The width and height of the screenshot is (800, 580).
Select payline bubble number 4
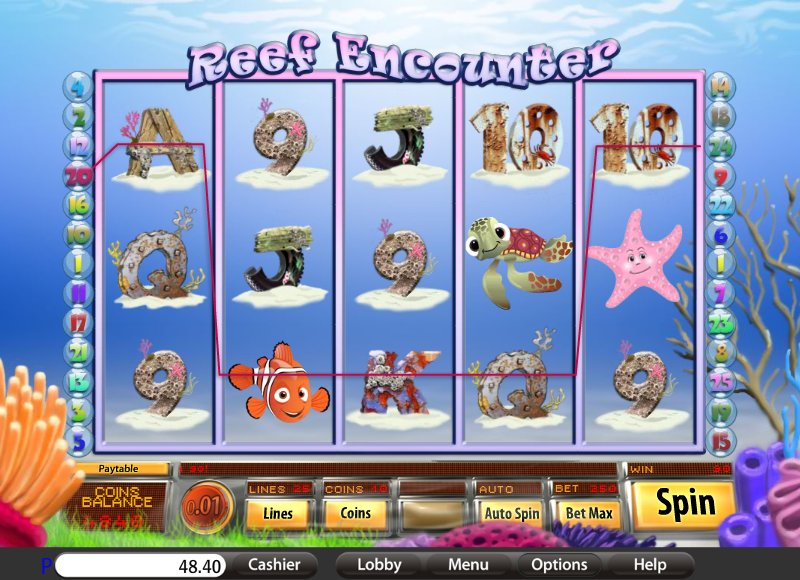[78, 88]
